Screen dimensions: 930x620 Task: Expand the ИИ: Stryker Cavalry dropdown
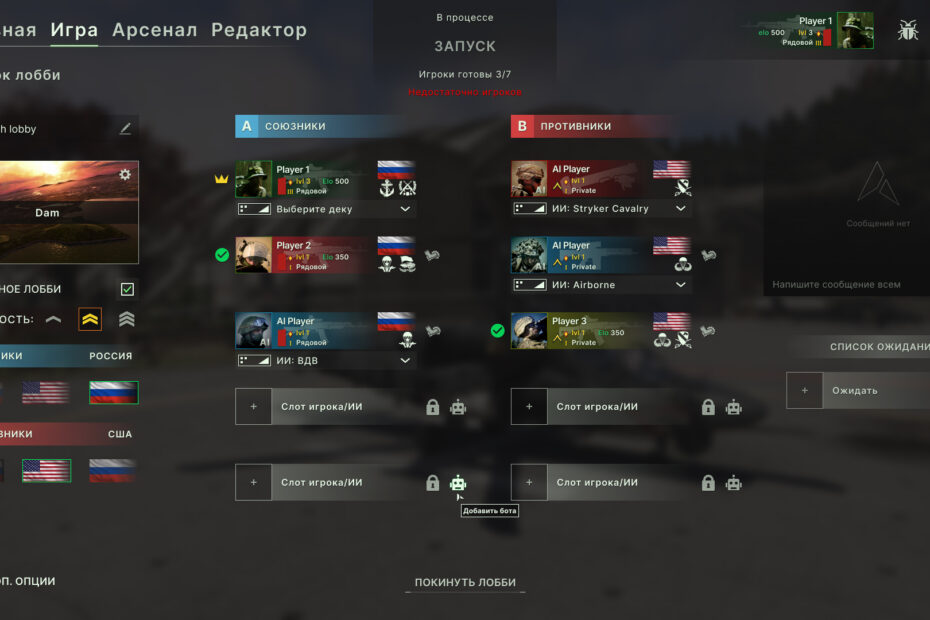tap(681, 209)
